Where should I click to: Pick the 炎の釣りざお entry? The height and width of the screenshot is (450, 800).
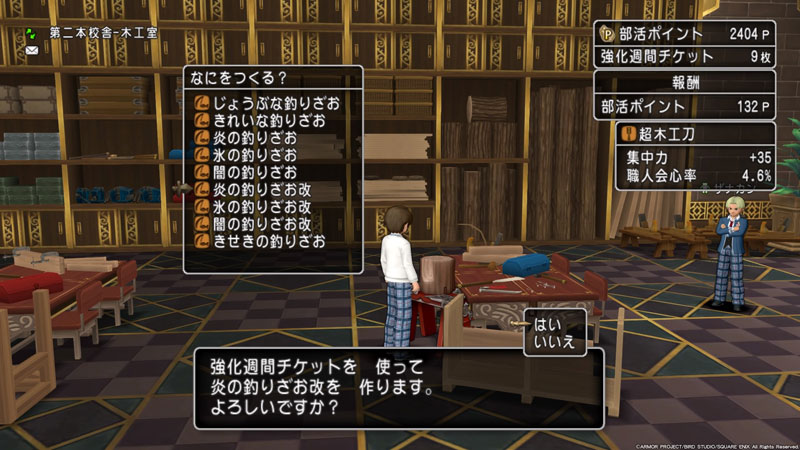[248, 138]
